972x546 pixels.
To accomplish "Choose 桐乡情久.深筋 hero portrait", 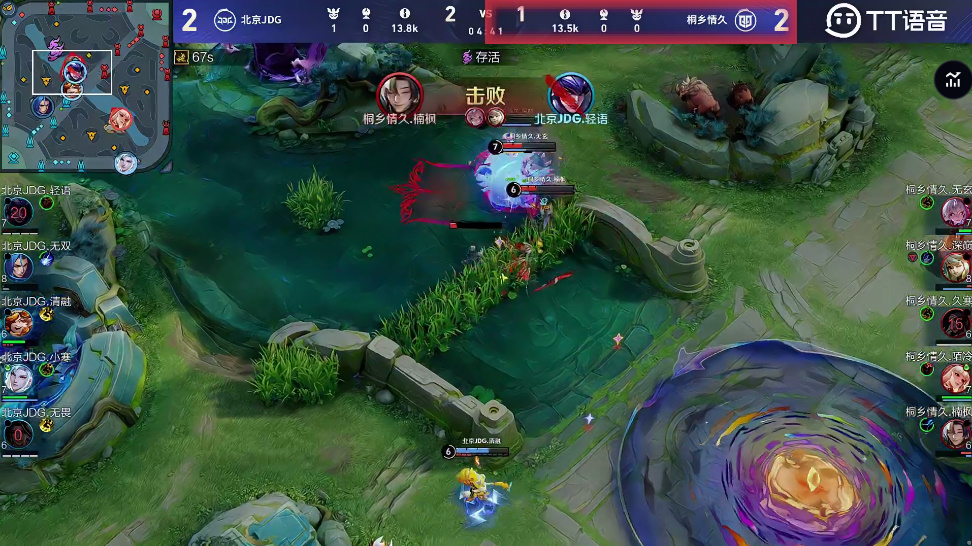I will [954, 267].
